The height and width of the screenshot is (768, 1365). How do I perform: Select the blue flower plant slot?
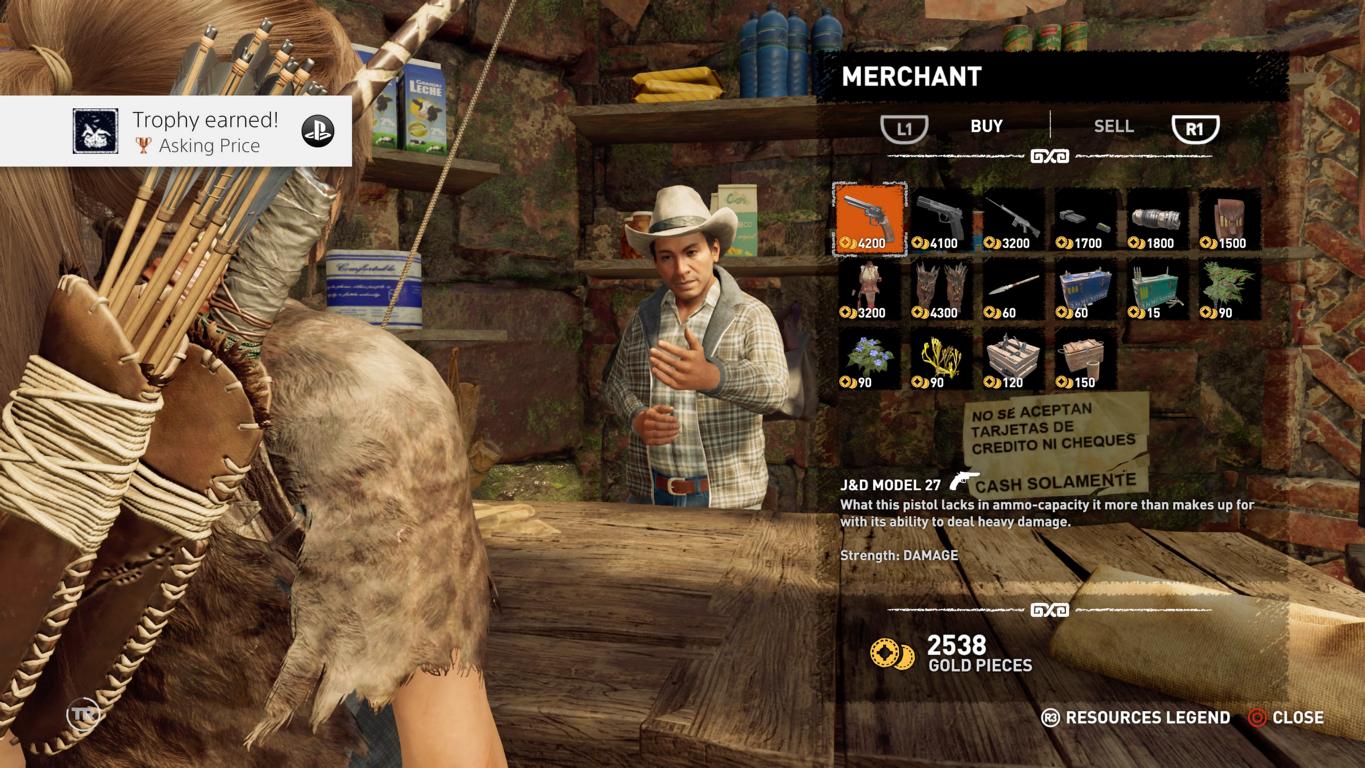pos(870,359)
